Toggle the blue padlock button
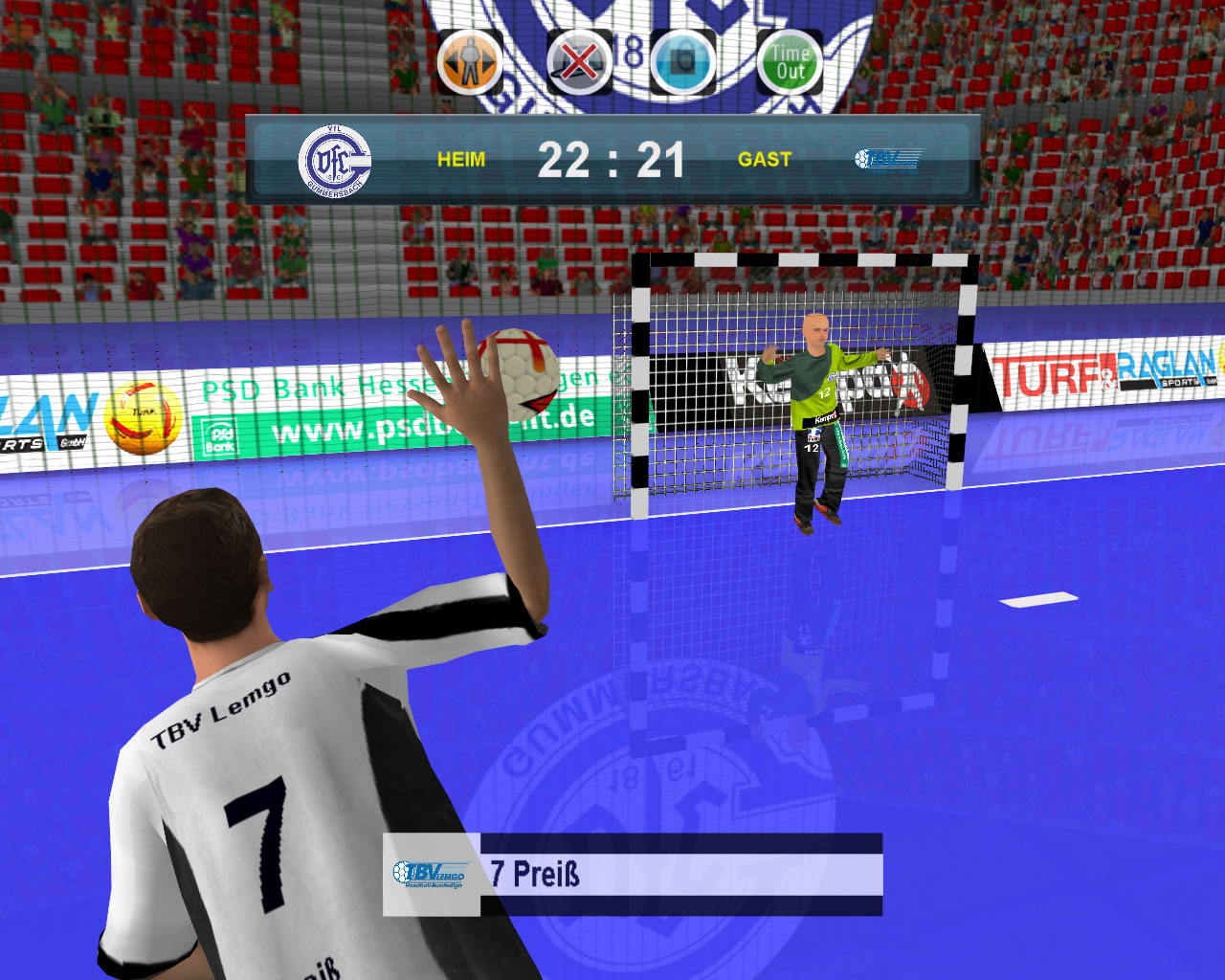Viewport: 1225px width, 980px height. [682, 62]
